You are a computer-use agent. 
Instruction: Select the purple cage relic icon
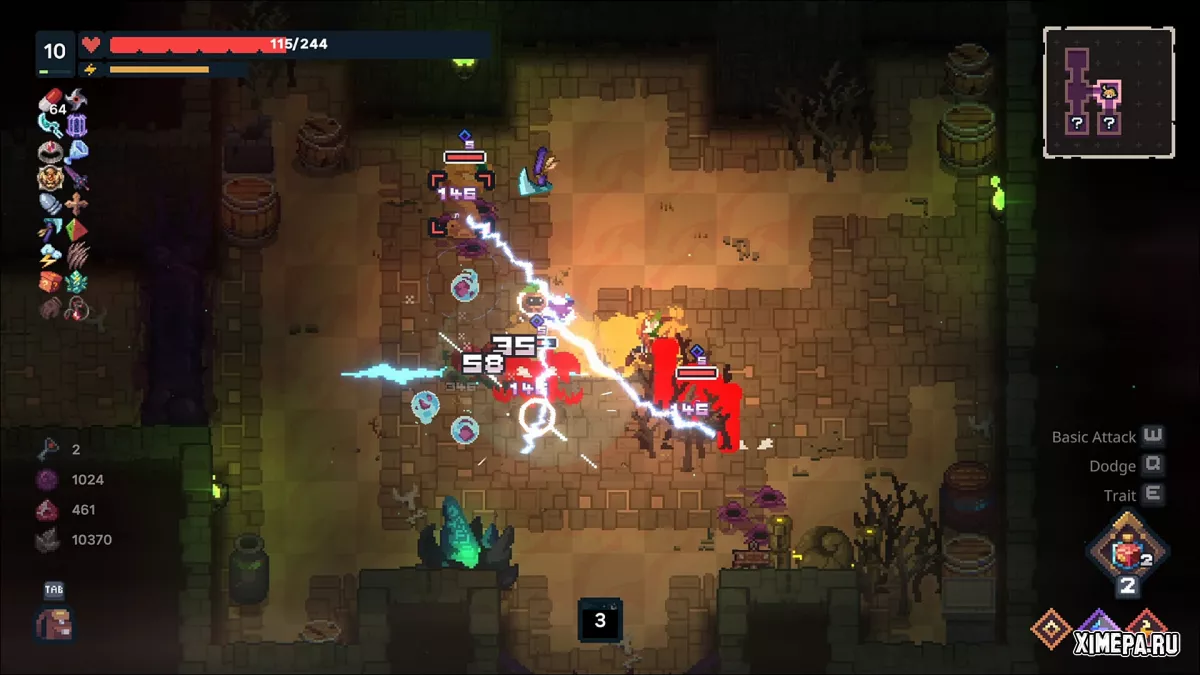click(x=77, y=126)
